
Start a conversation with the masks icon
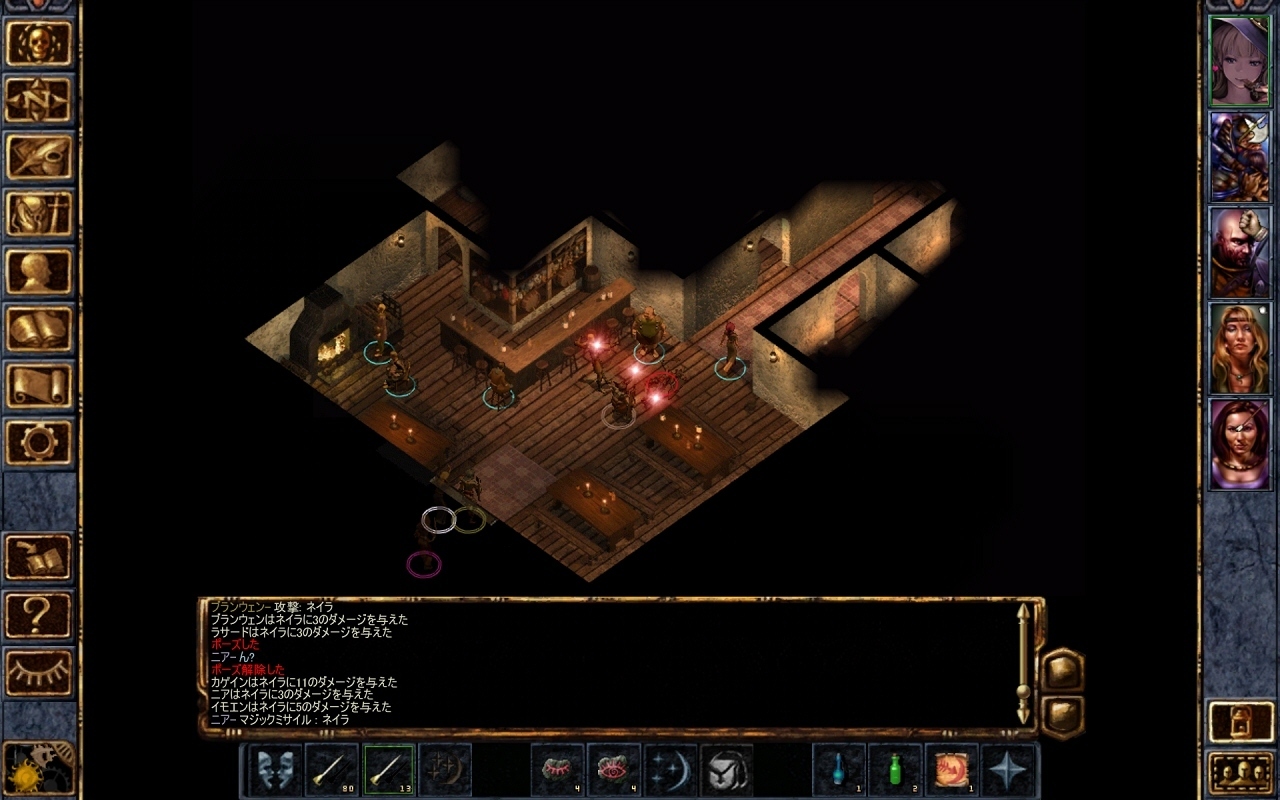[275, 770]
